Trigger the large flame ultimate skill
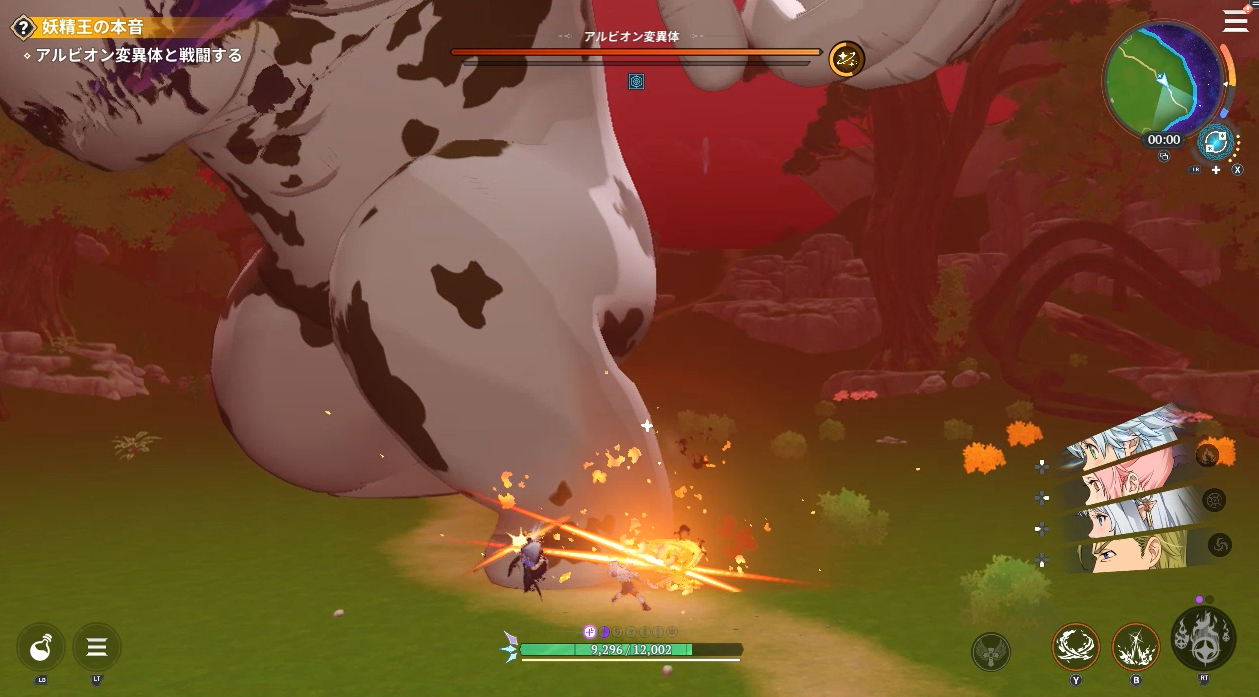1259x697 pixels. 1203,638
